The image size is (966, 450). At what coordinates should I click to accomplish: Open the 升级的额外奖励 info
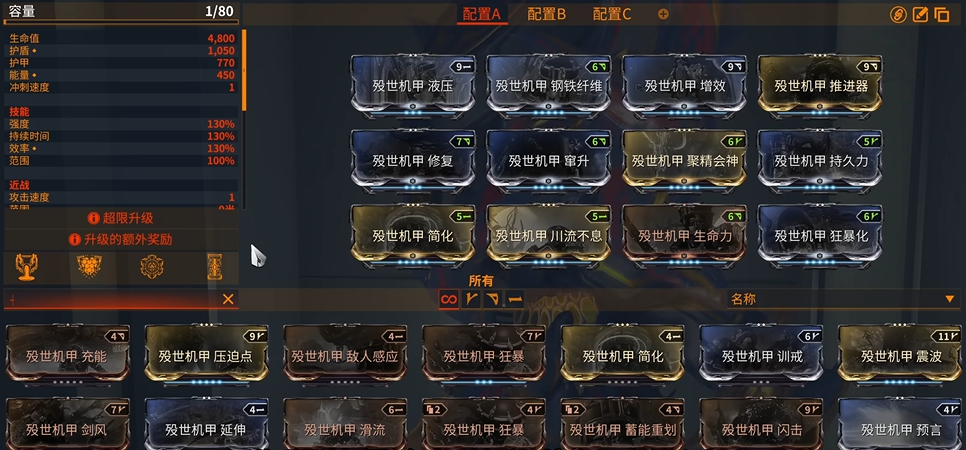coord(120,240)
